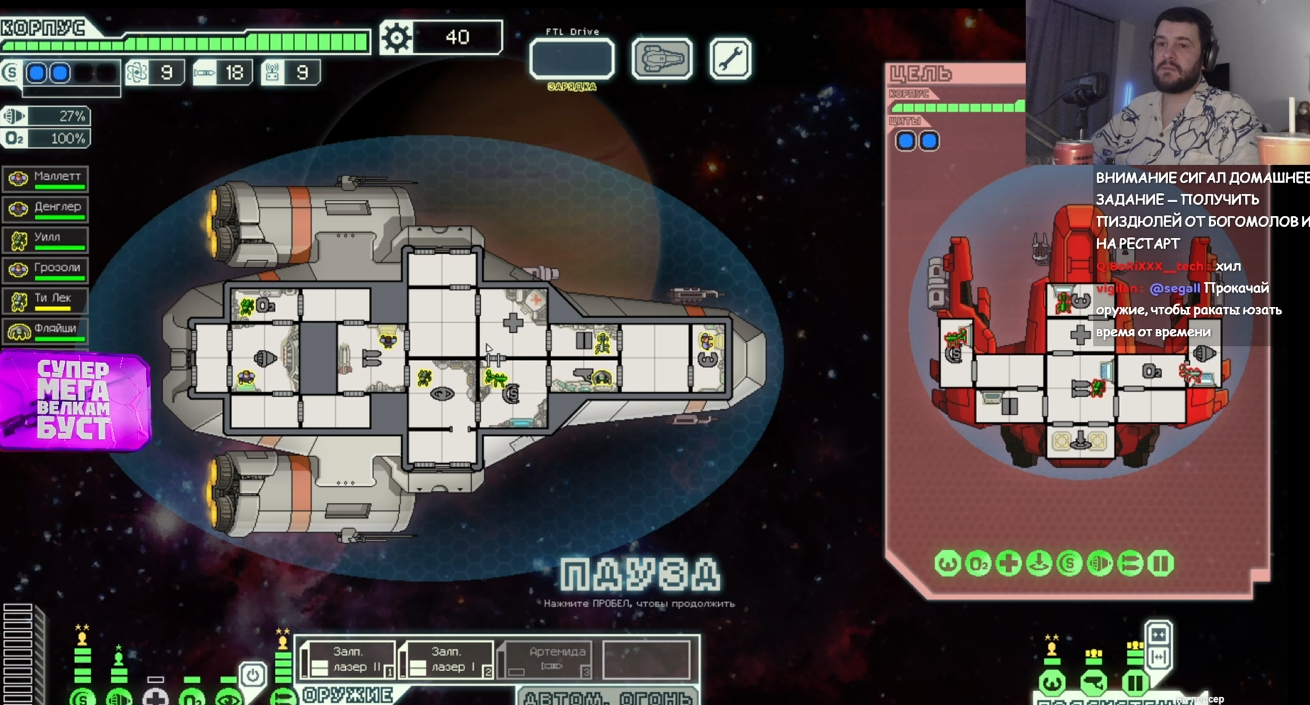Select crew member Фляйши
This screenshot has width=1310, height=705.
pos(46,329)
